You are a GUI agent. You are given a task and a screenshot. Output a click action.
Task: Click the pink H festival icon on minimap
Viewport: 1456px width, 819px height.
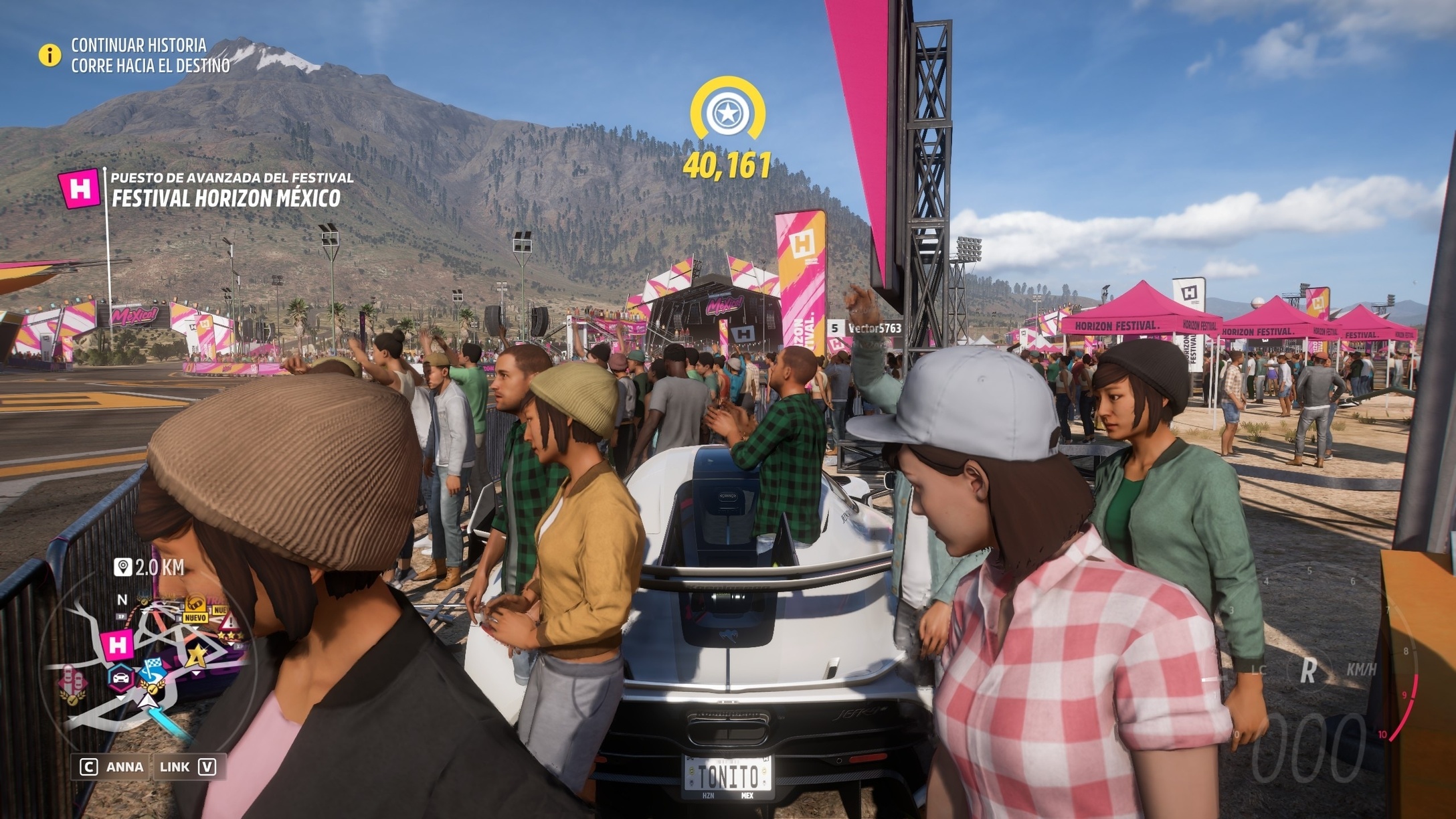[x=117, y=645]
